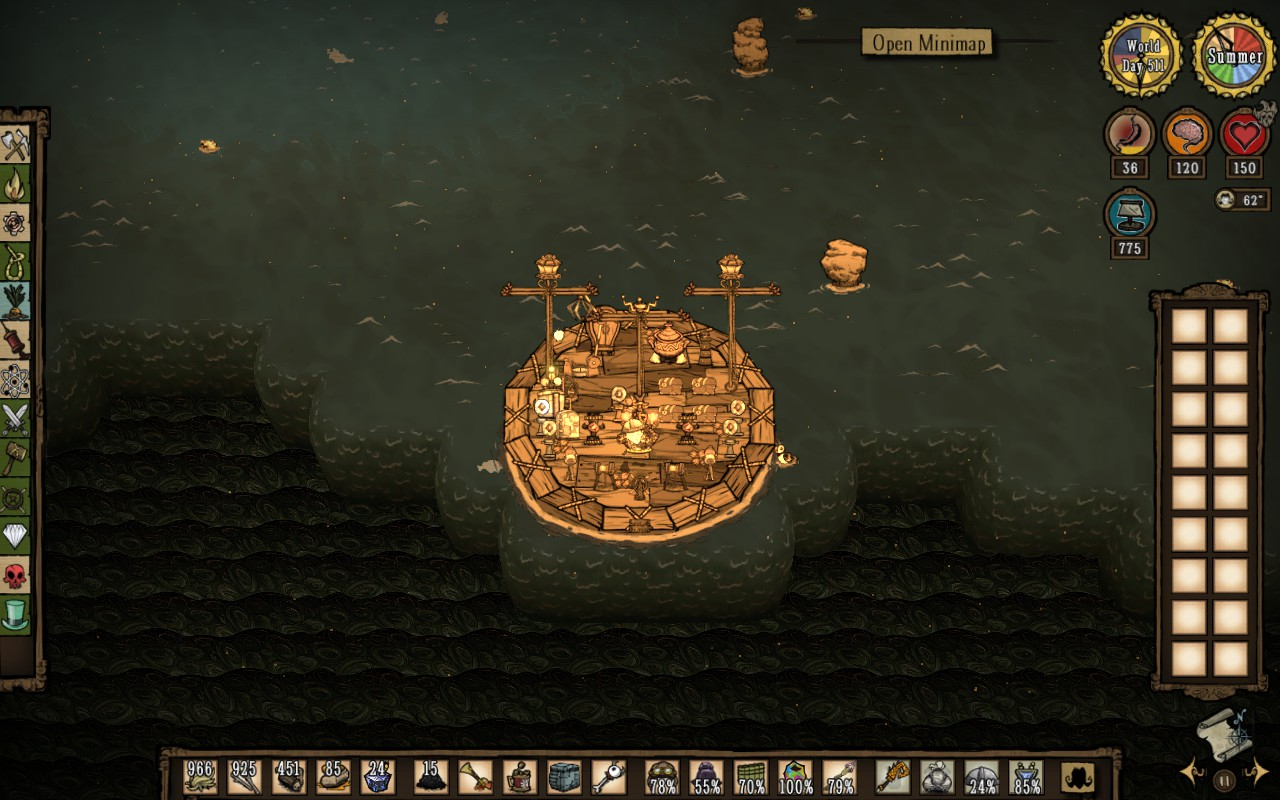Screen dimensions: 1280x800
Task: Rotate the camera with the right arrow
Action: [x=1257, y=771]
